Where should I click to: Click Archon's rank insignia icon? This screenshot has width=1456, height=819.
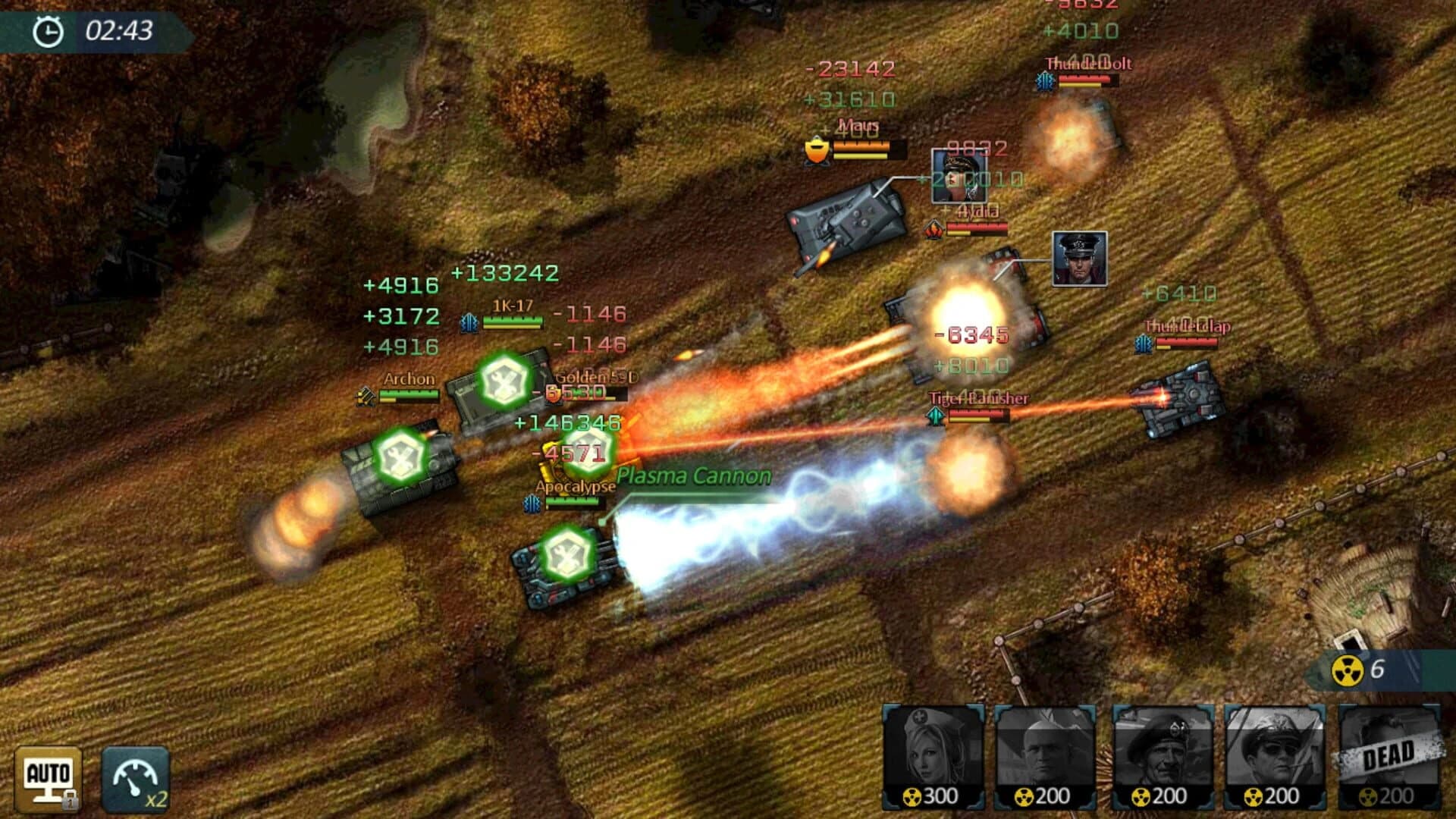point(367,394)
